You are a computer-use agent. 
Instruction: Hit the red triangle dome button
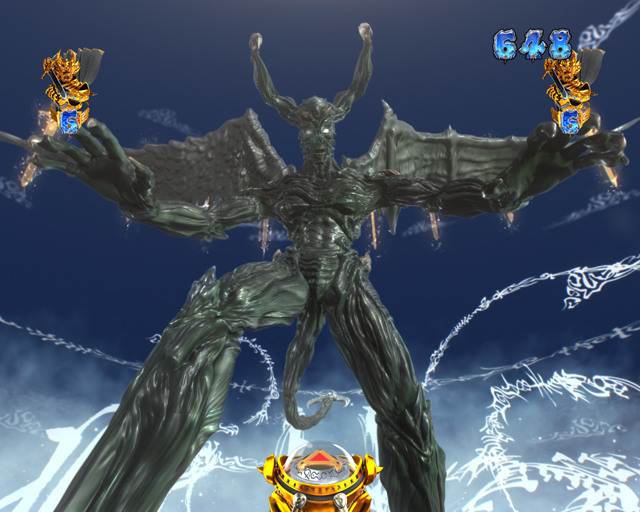click(320, 461)
